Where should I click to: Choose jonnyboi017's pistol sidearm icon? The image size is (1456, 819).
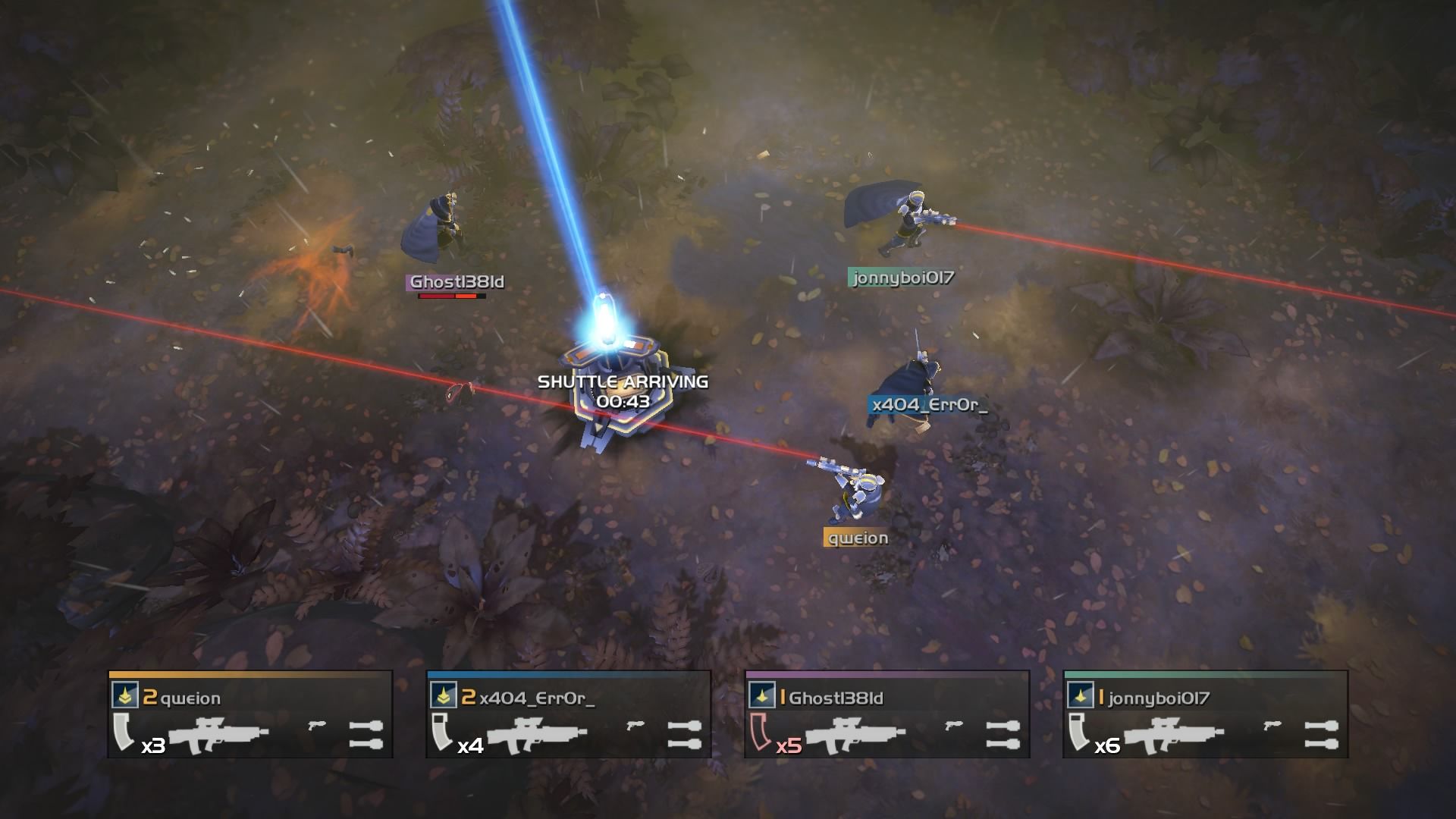1272,726
